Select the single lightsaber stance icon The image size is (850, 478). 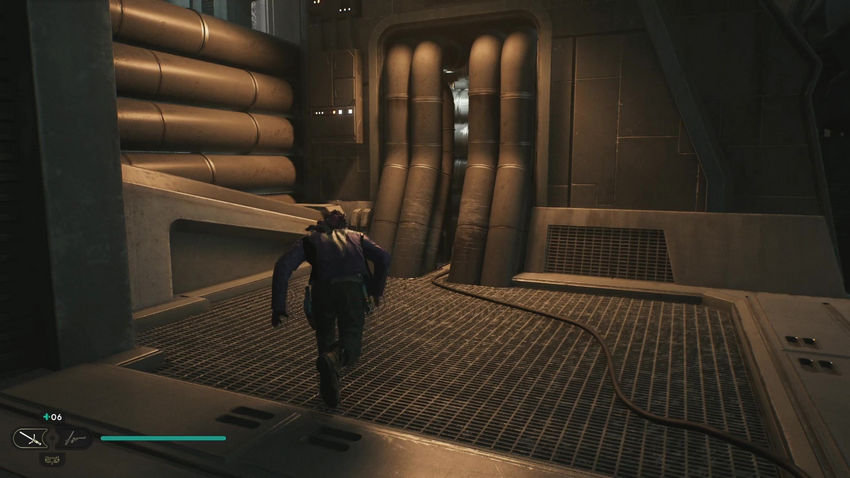tap(28, 438)
